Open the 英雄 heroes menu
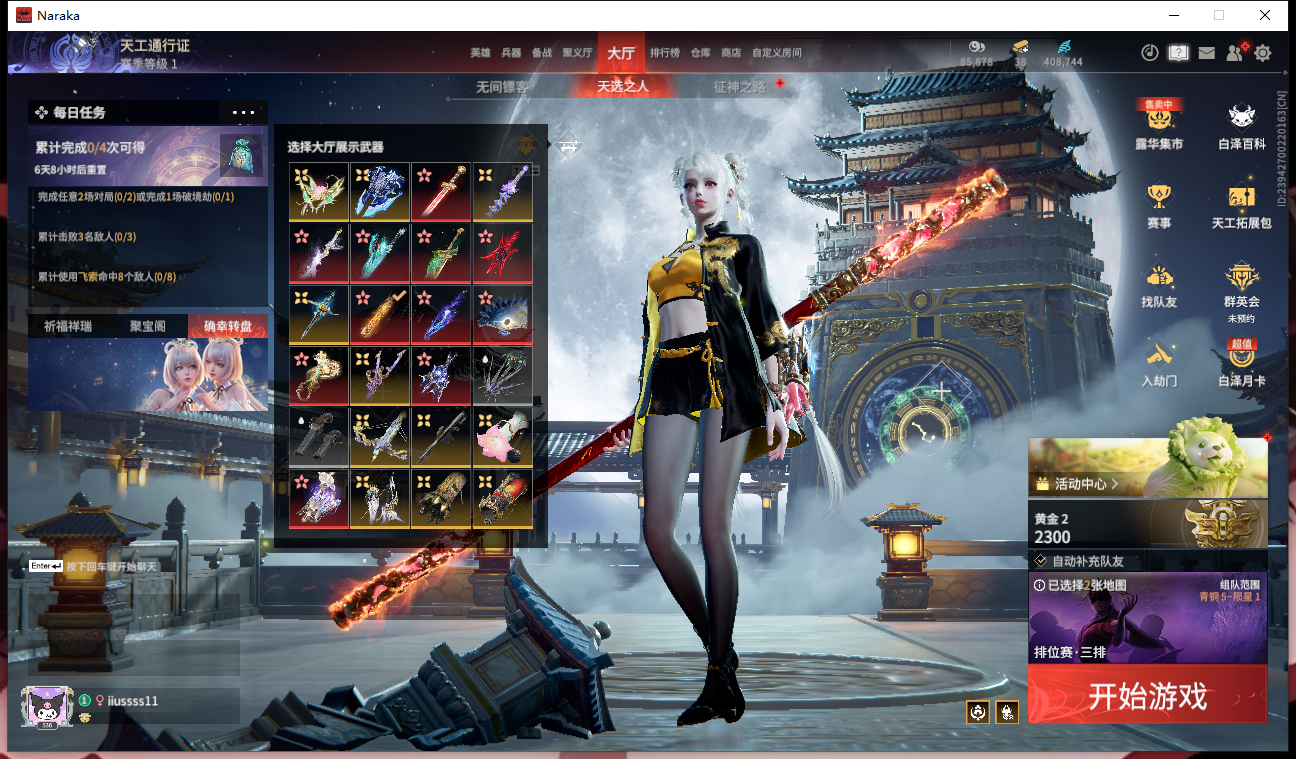1296x759 pixels. tap(480, 53)
